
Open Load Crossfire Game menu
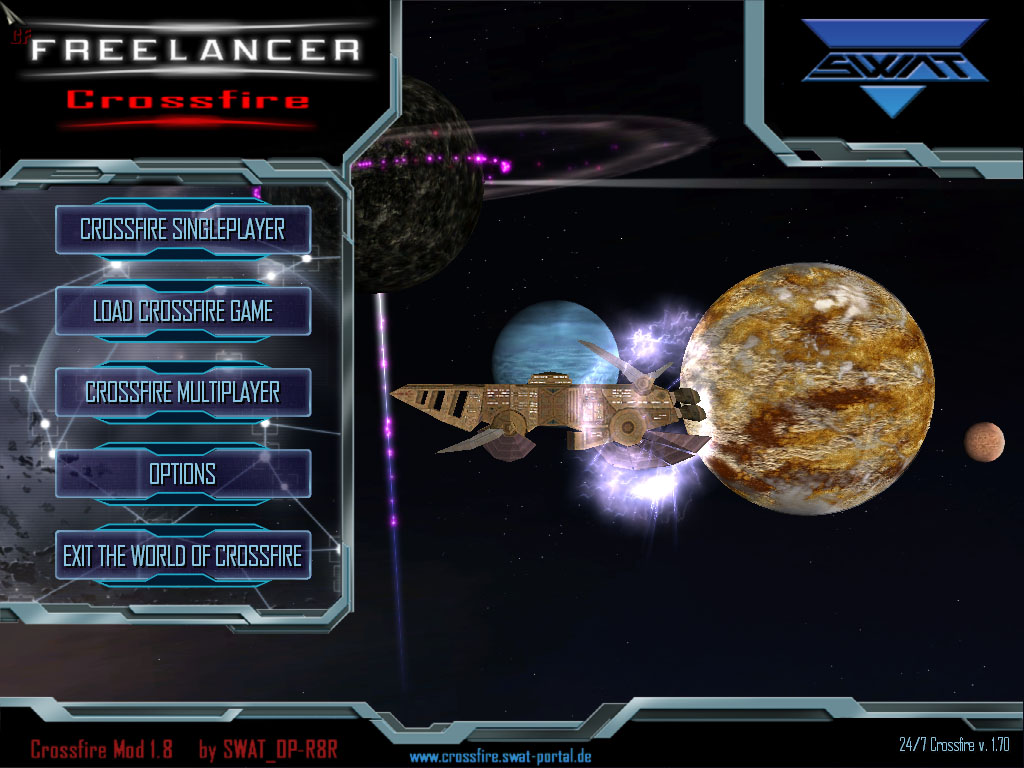point(182,311)
